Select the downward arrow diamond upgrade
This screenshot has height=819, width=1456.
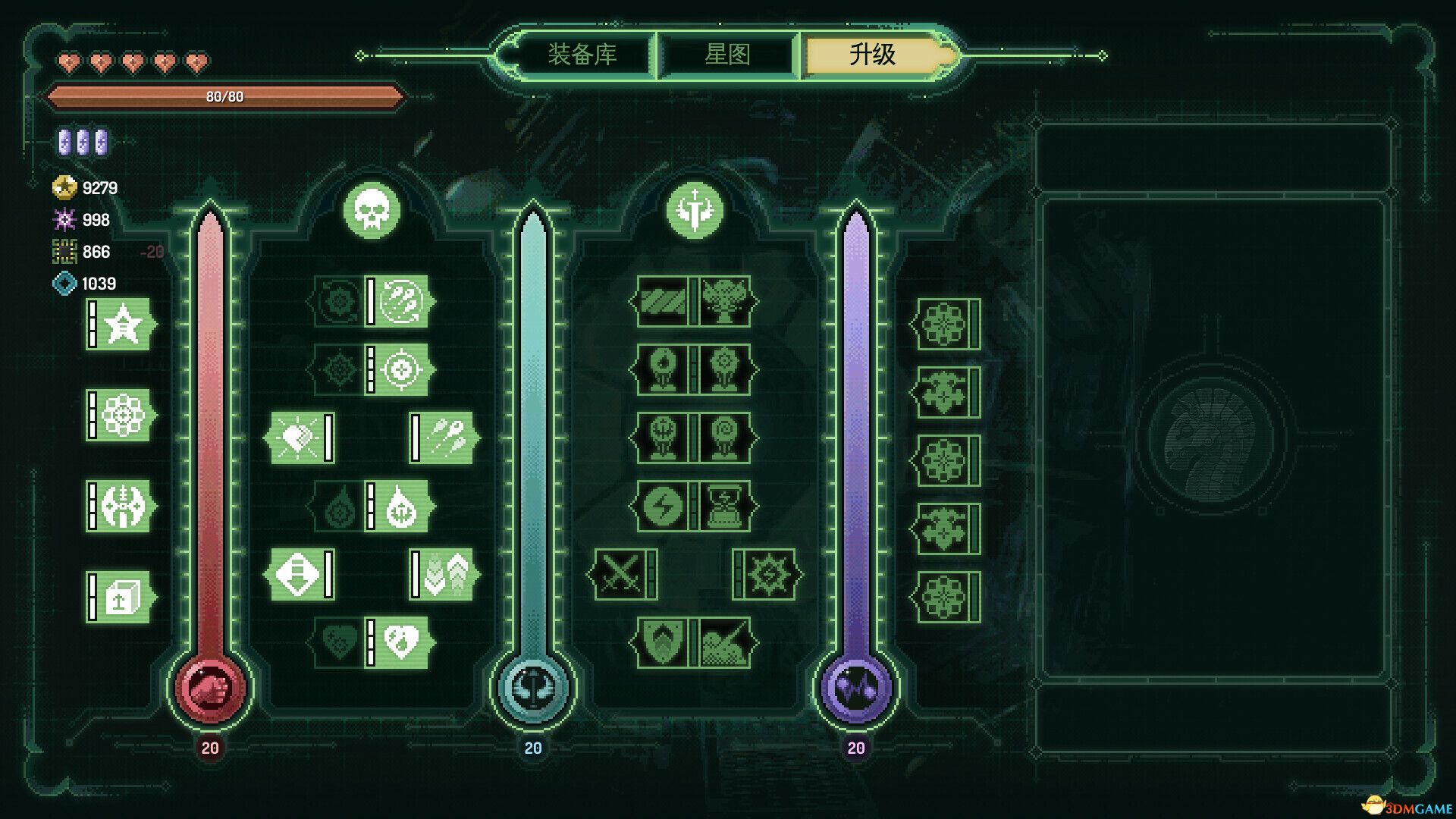297,575
